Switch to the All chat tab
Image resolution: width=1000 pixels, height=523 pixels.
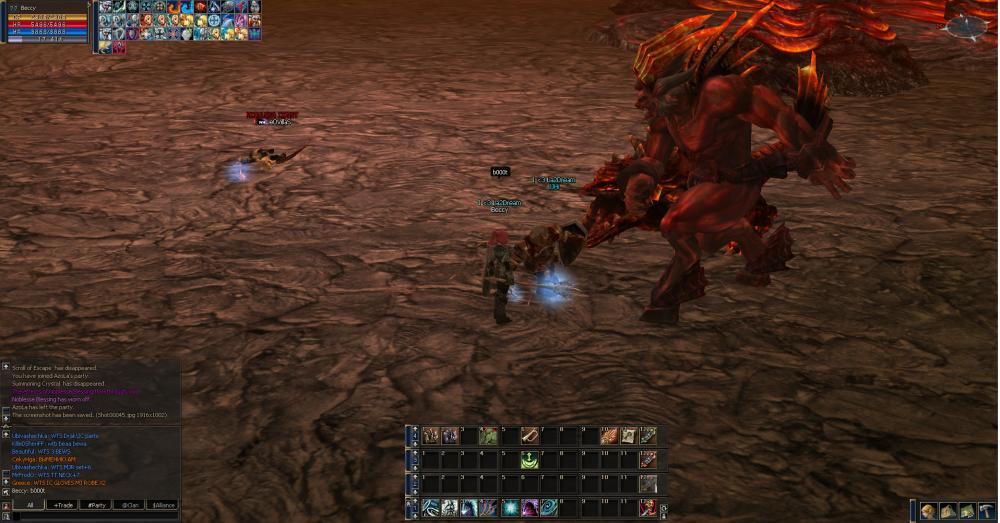(x=30, y=505)
